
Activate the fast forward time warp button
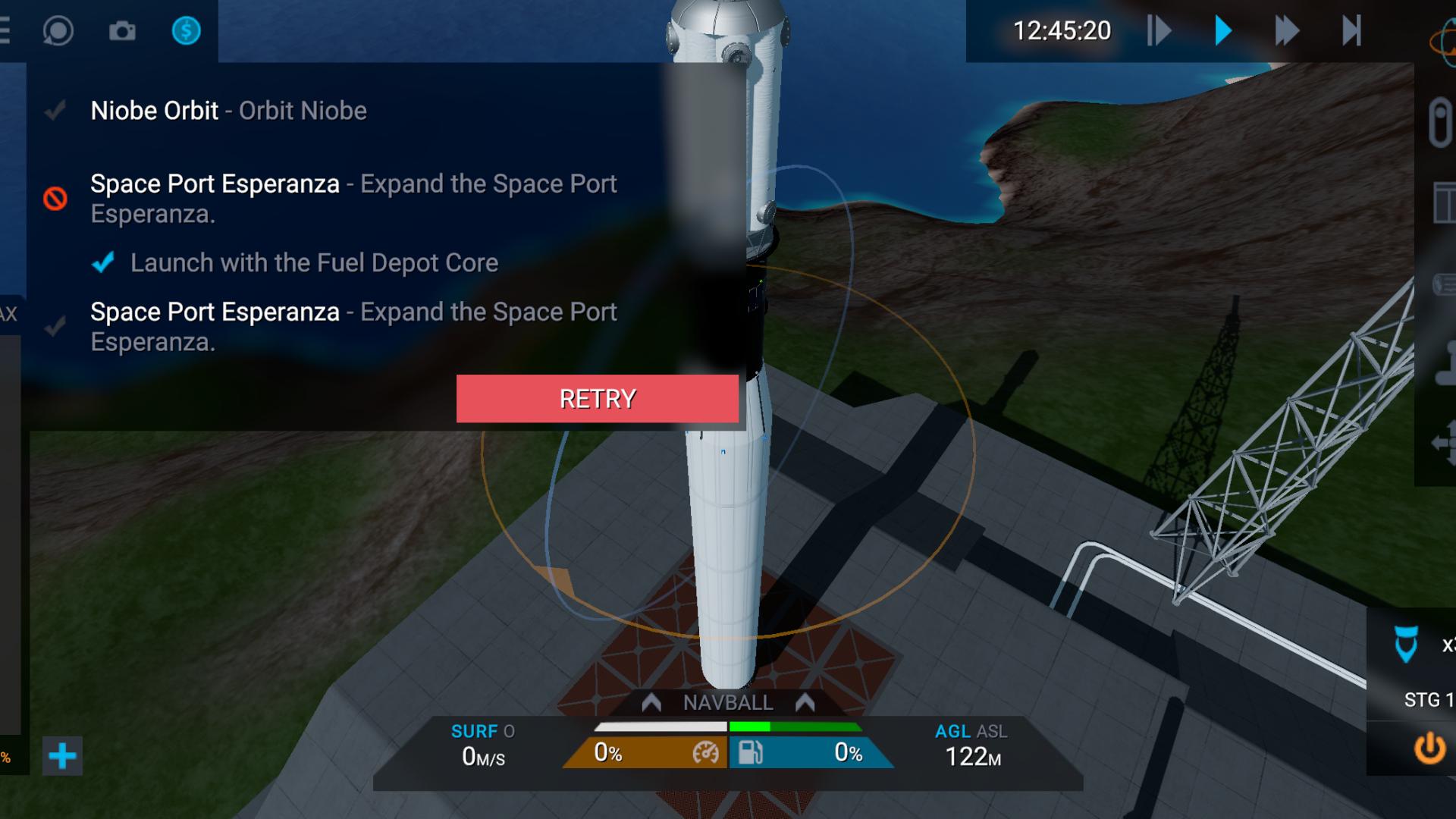click(x=1286, y=31)
